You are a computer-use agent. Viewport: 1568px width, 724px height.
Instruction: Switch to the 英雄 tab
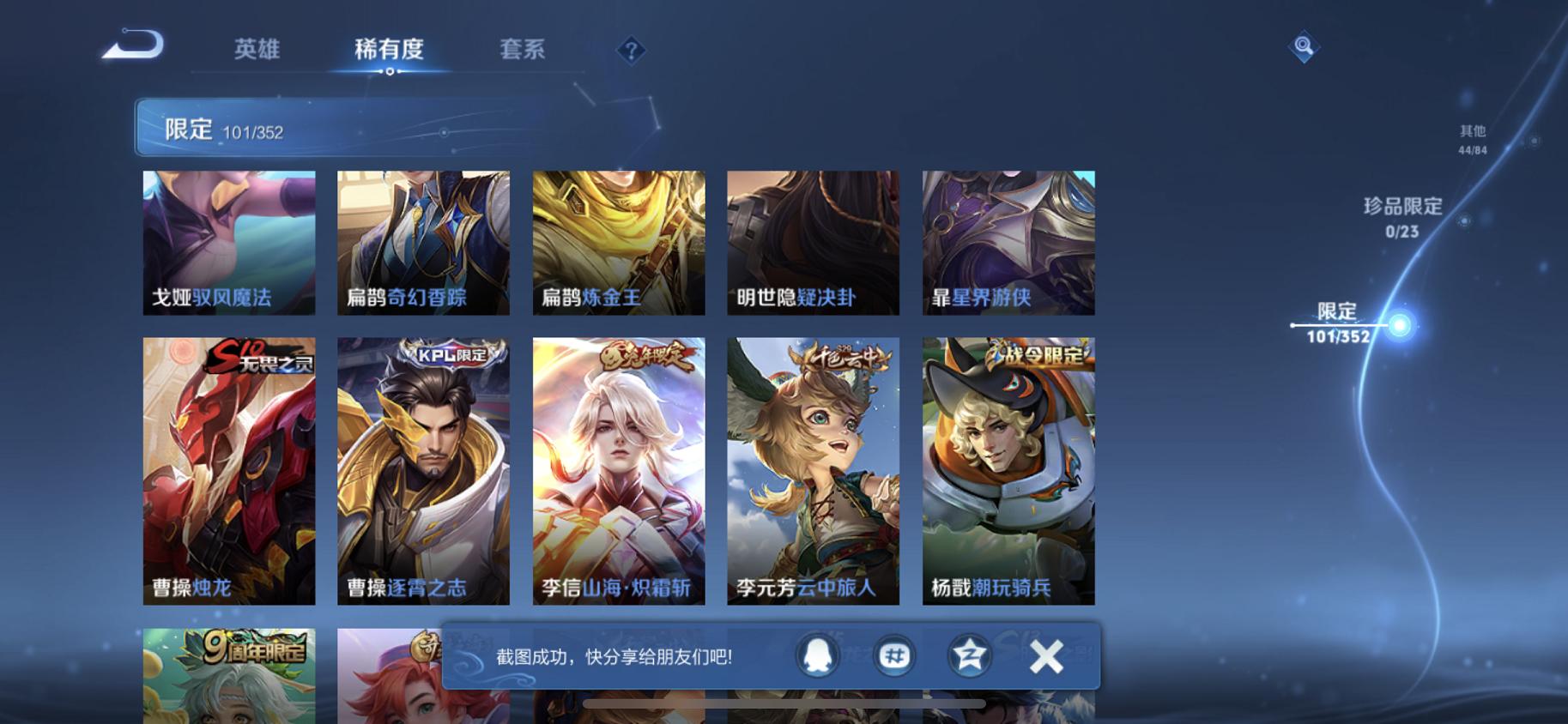256,50
